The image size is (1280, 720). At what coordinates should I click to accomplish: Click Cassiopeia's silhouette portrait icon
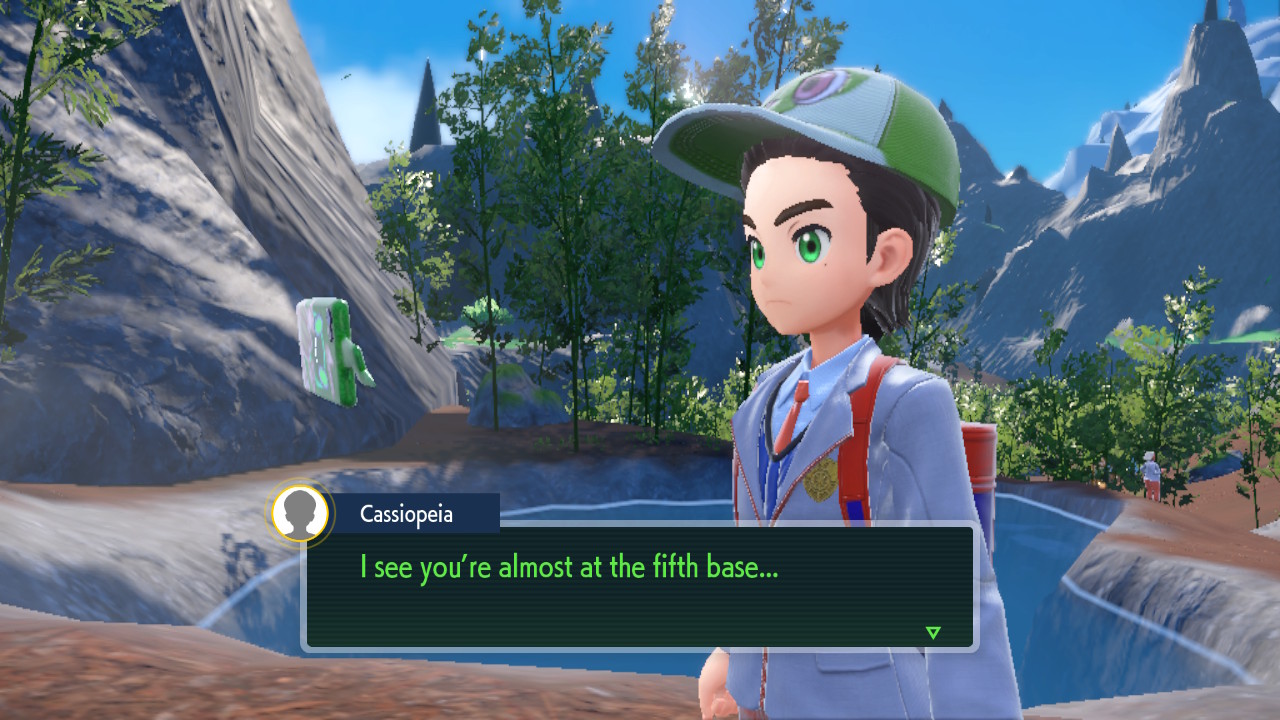[300, 514]
